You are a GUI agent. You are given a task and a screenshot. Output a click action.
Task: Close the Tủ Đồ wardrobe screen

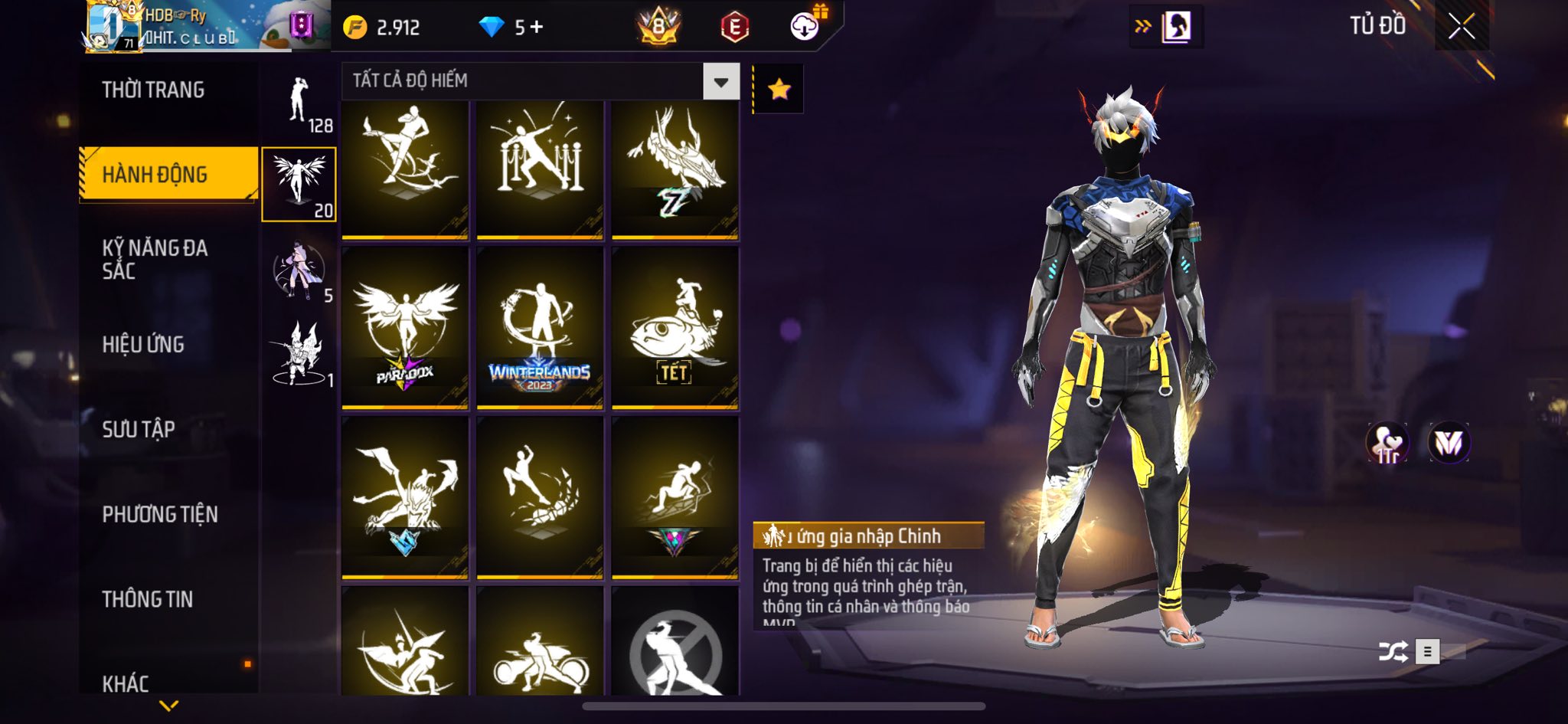point(1461,27)
